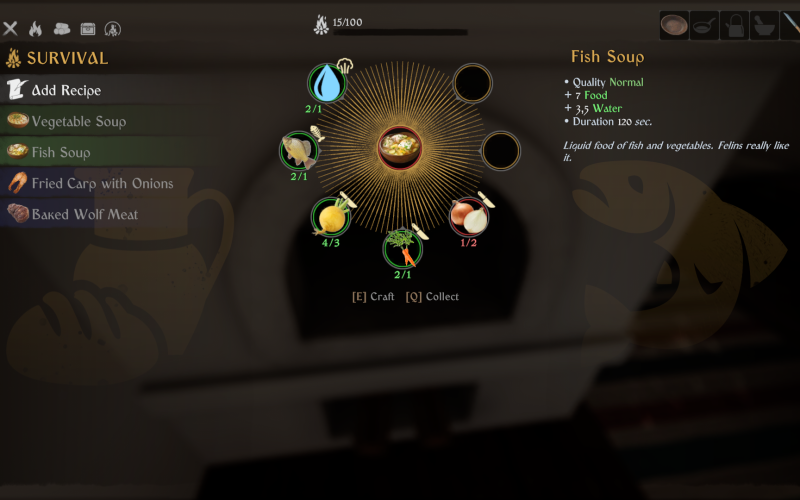Select the campfire circle icon tab
Screen dimensions: 800x500
(x=113, y=29)
